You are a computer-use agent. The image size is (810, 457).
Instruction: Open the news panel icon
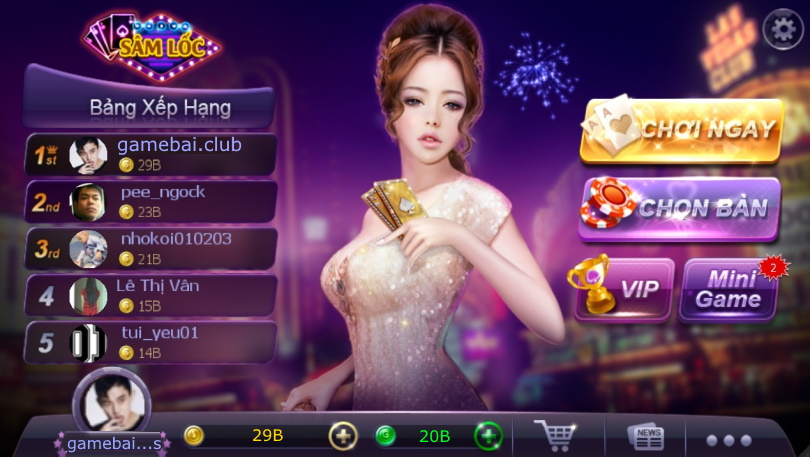click(x=646, y=437)
